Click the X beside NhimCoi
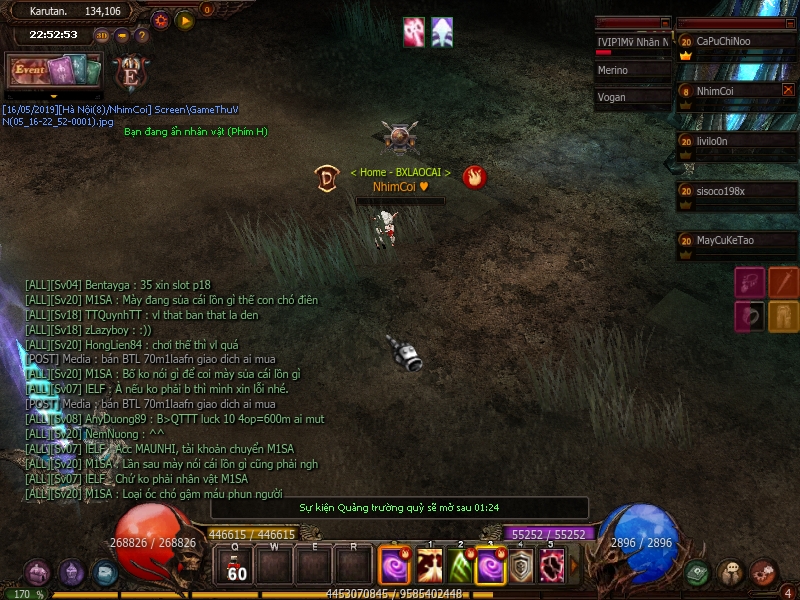Image resolution: width=800 pixels, height=600 pixels. point(788,90)
